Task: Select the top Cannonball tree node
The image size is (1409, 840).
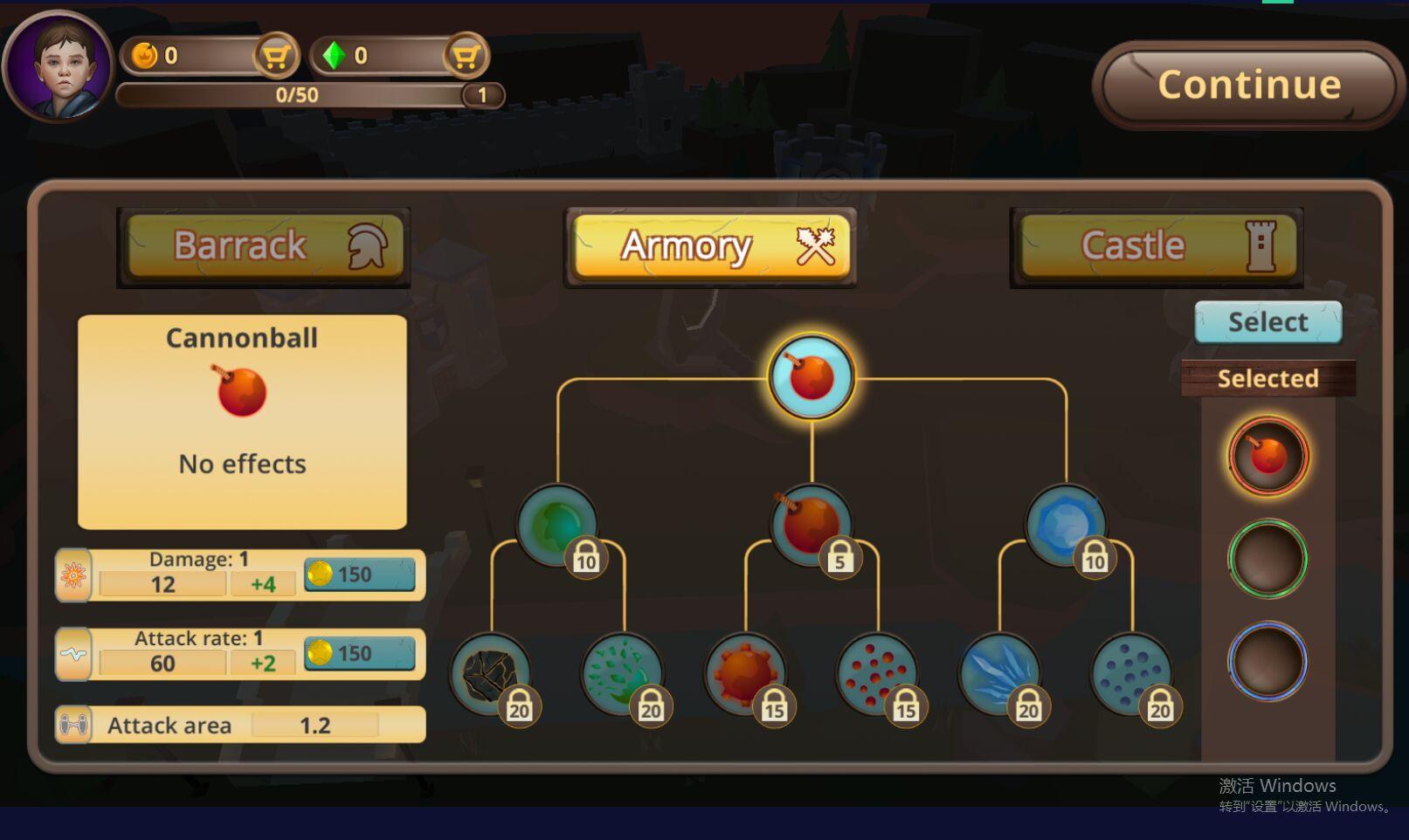Action: tap(812, 377)
